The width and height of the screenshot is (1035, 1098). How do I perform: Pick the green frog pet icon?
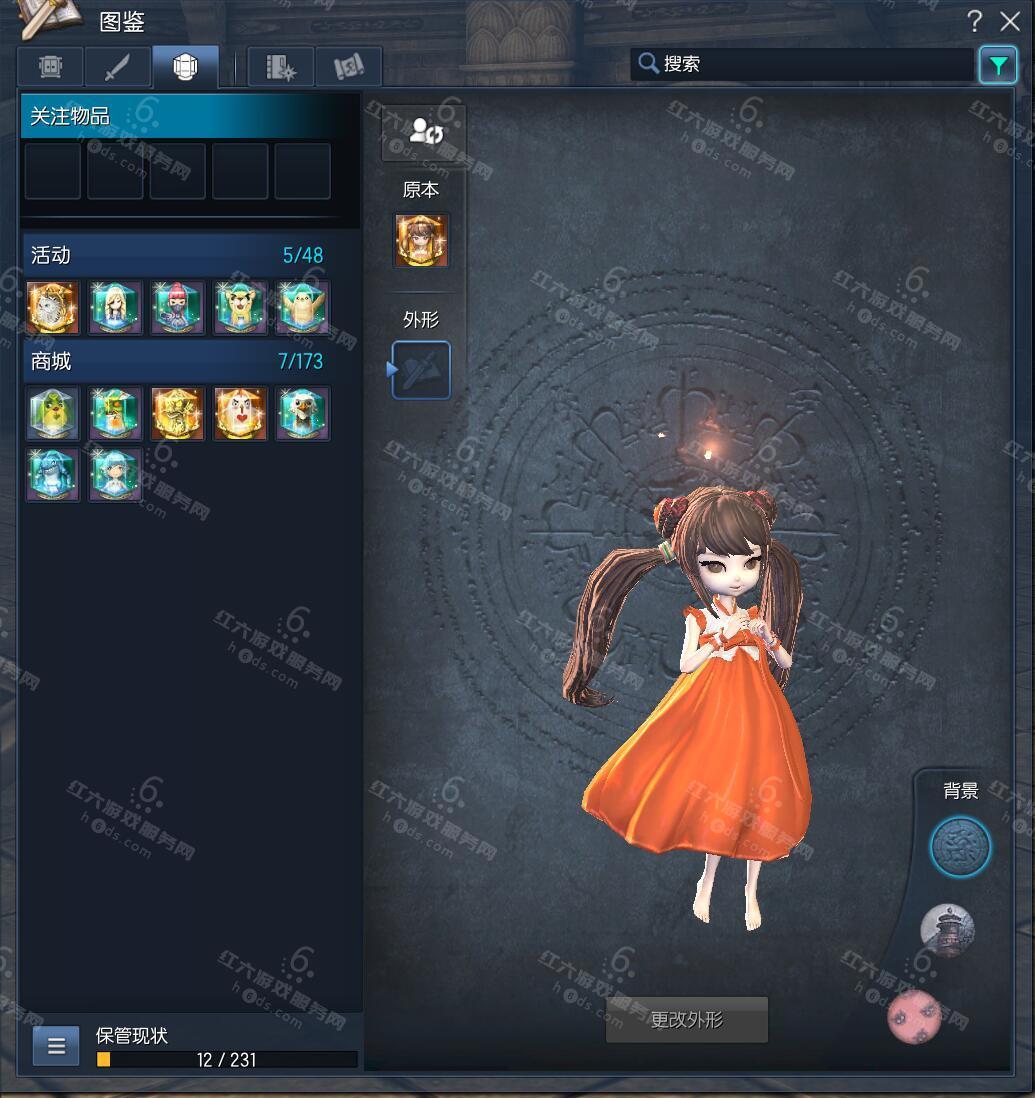(53, 414)
